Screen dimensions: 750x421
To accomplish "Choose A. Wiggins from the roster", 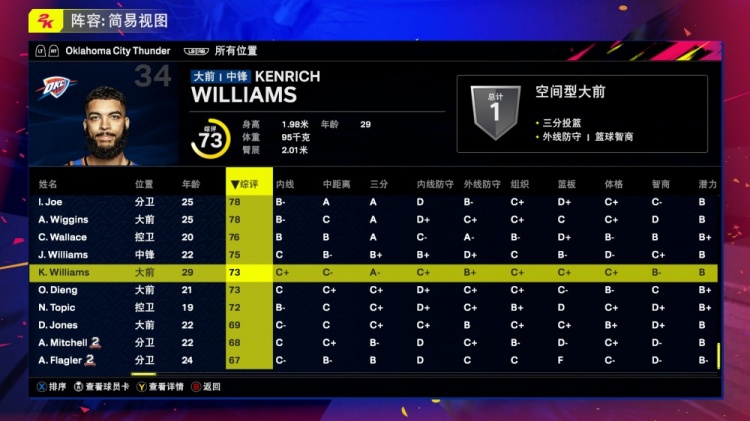I will click(63, 219).
